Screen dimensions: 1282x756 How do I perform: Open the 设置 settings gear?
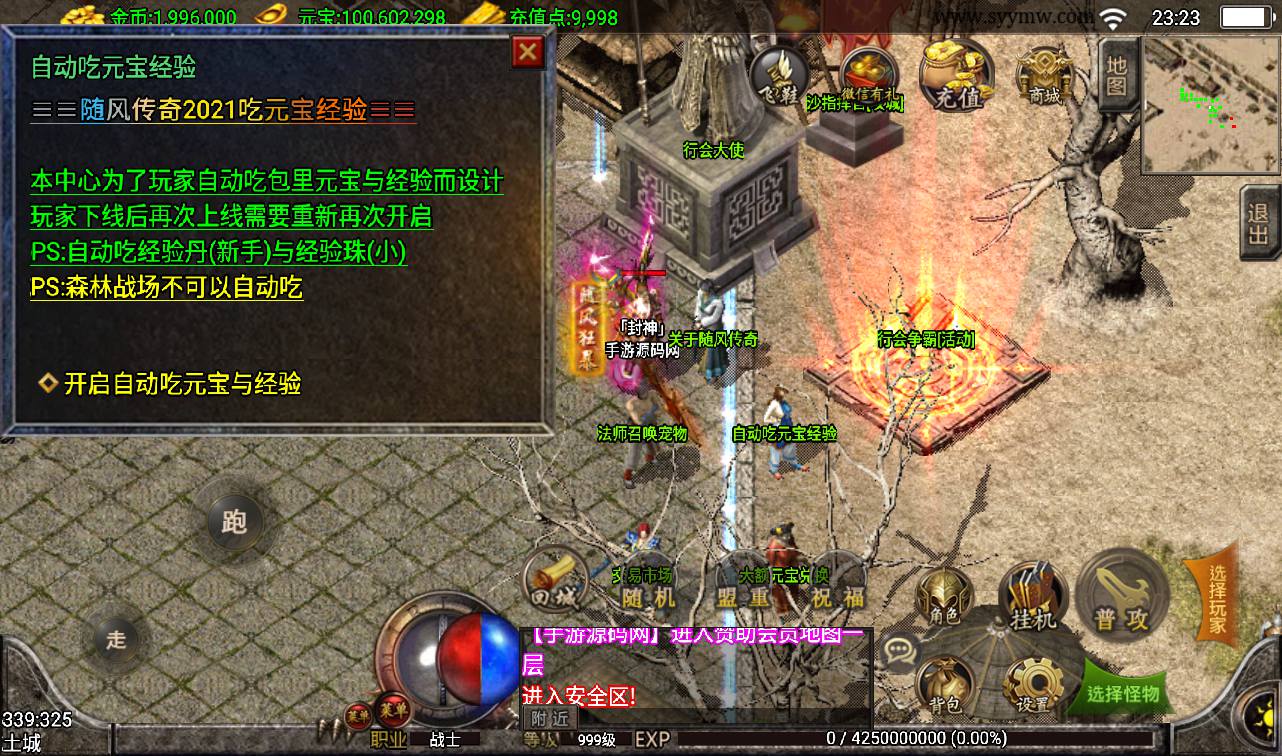[x=1033, y=688]
